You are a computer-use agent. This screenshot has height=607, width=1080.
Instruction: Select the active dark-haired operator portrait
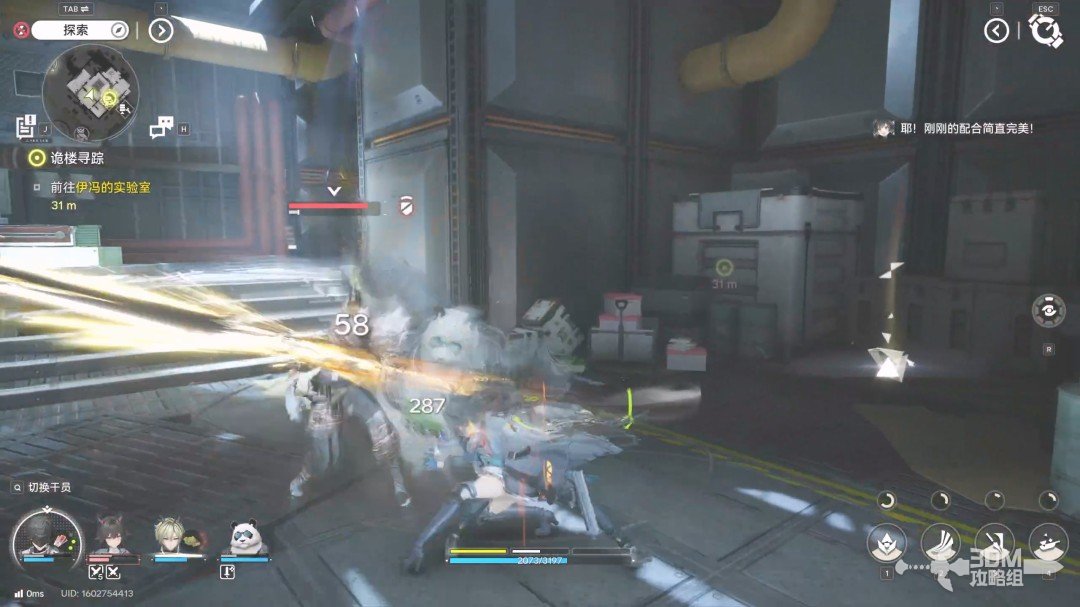[x=45, y=538]
